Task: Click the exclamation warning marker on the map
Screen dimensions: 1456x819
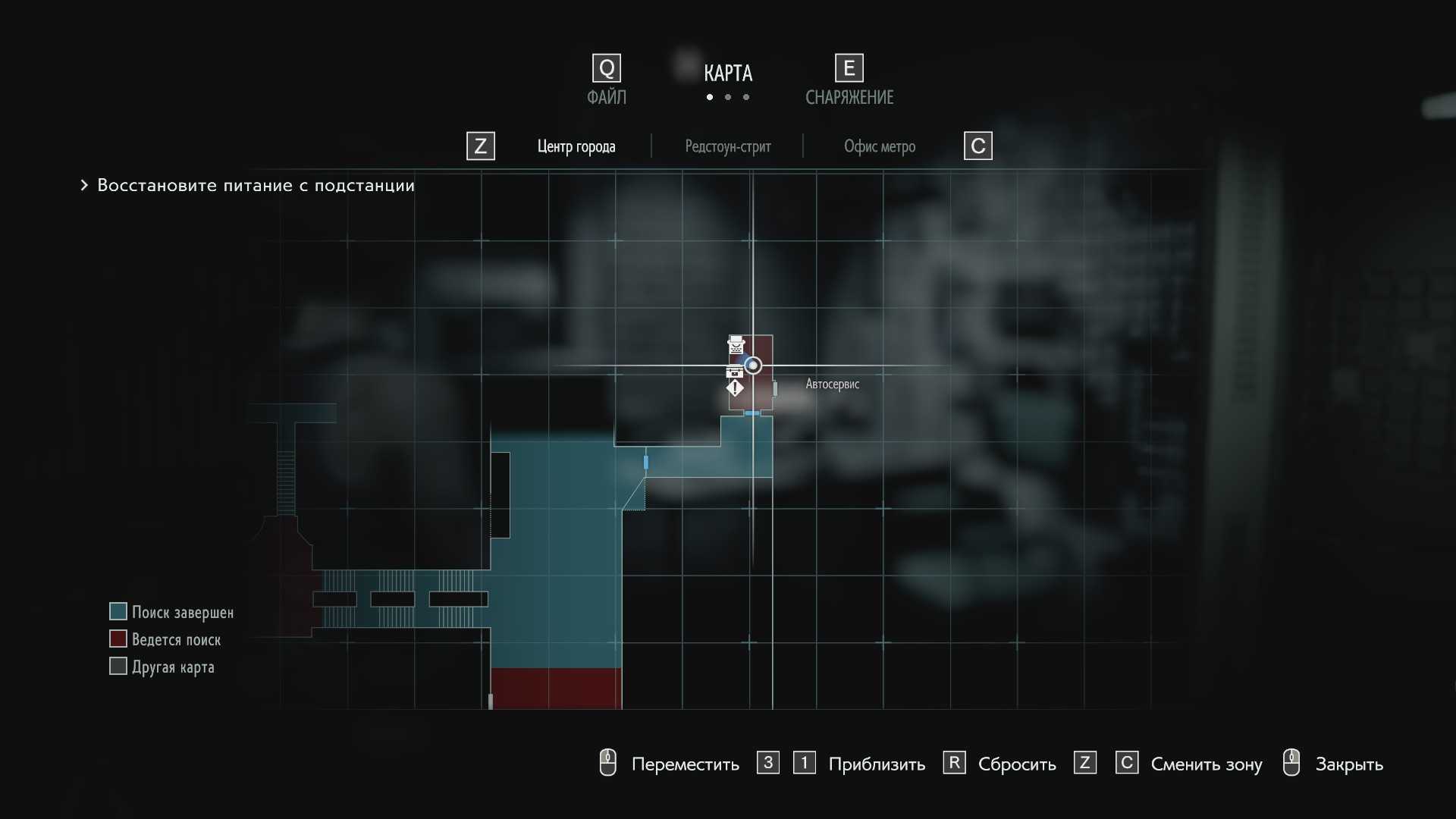Action: [x=735, y=388]
